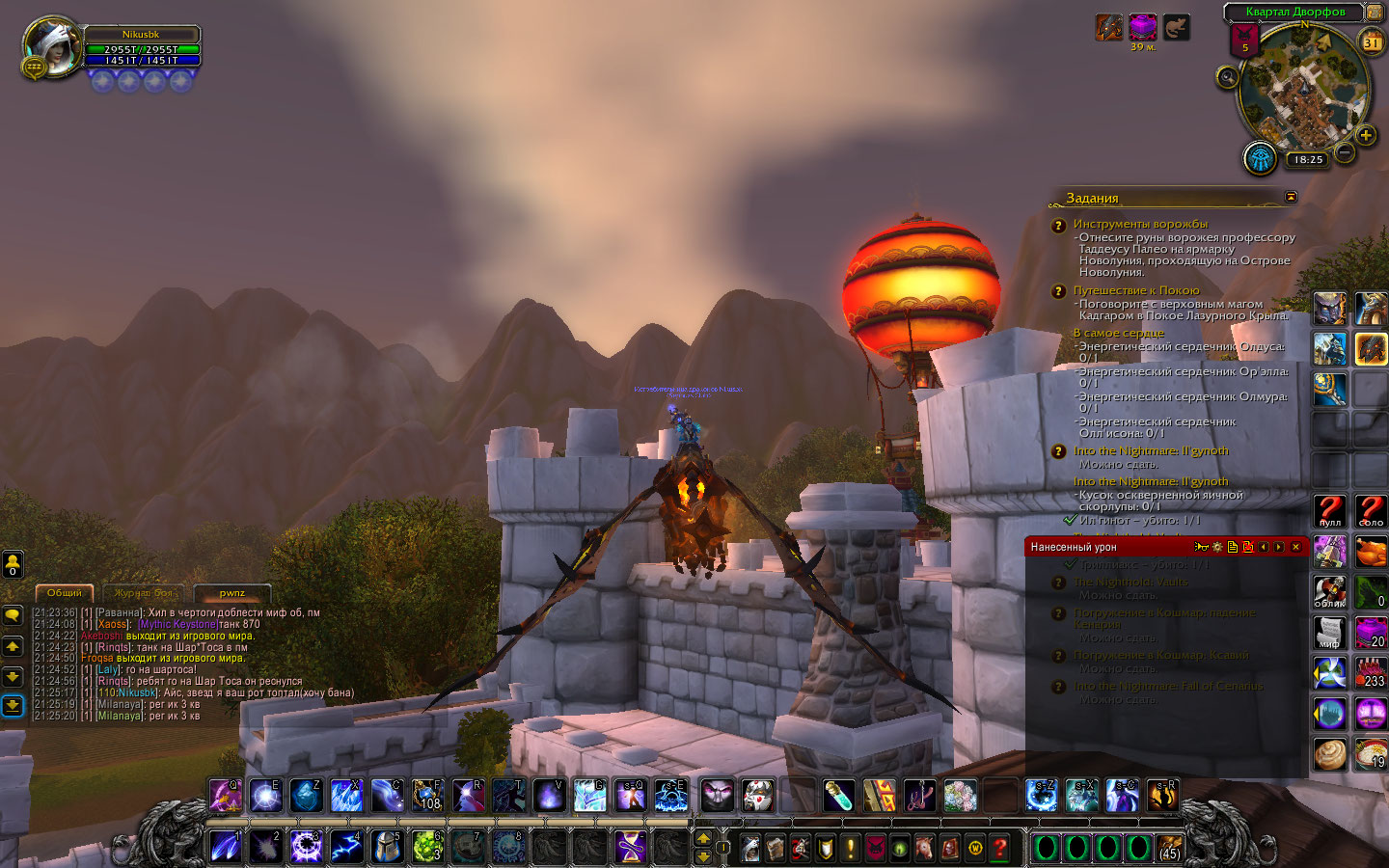This screenshot has width=1389, height=868.
Task: Activate the hourglass ability on the action bar
Action: tap(631, 847)
